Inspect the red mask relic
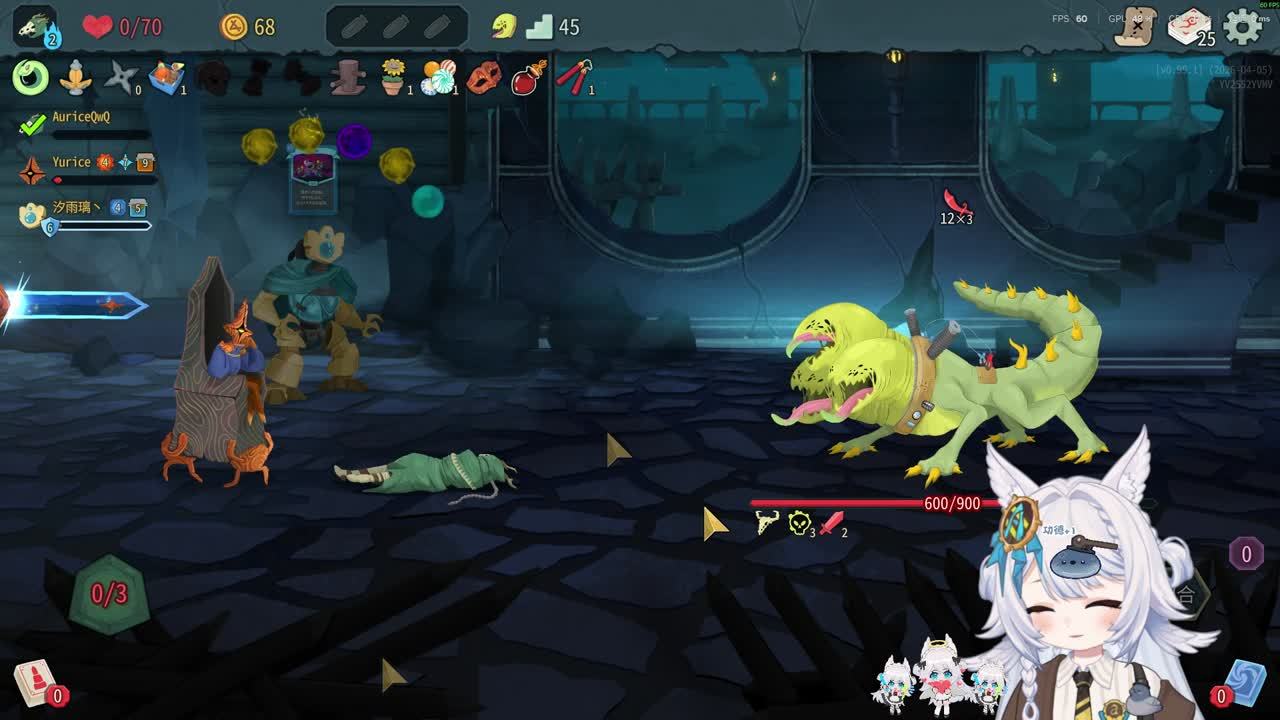 pyautogui.click(x=483, y=77)
